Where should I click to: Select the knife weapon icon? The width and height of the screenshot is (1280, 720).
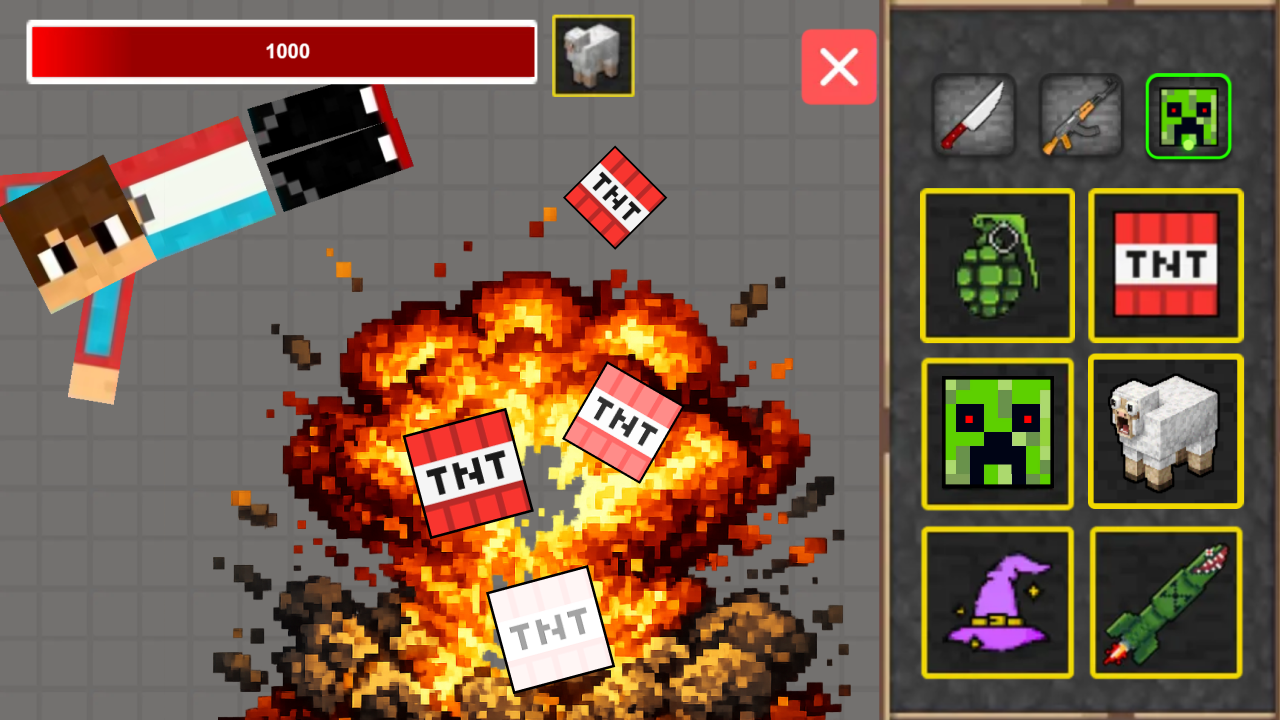point(975,116)
